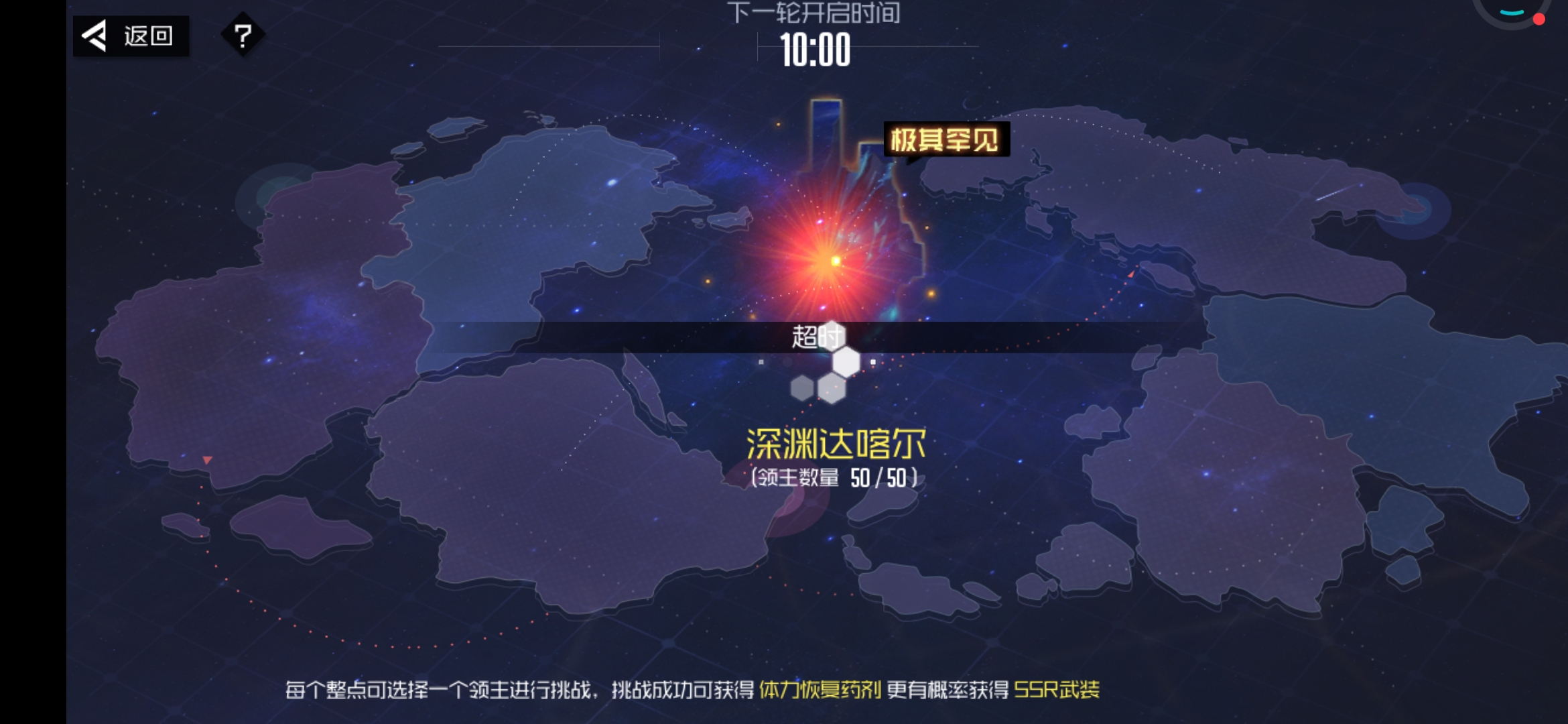
Task: Toggle the 极其罕见 rarity tag
Action: pyautogui.click(x=946, y=139)
